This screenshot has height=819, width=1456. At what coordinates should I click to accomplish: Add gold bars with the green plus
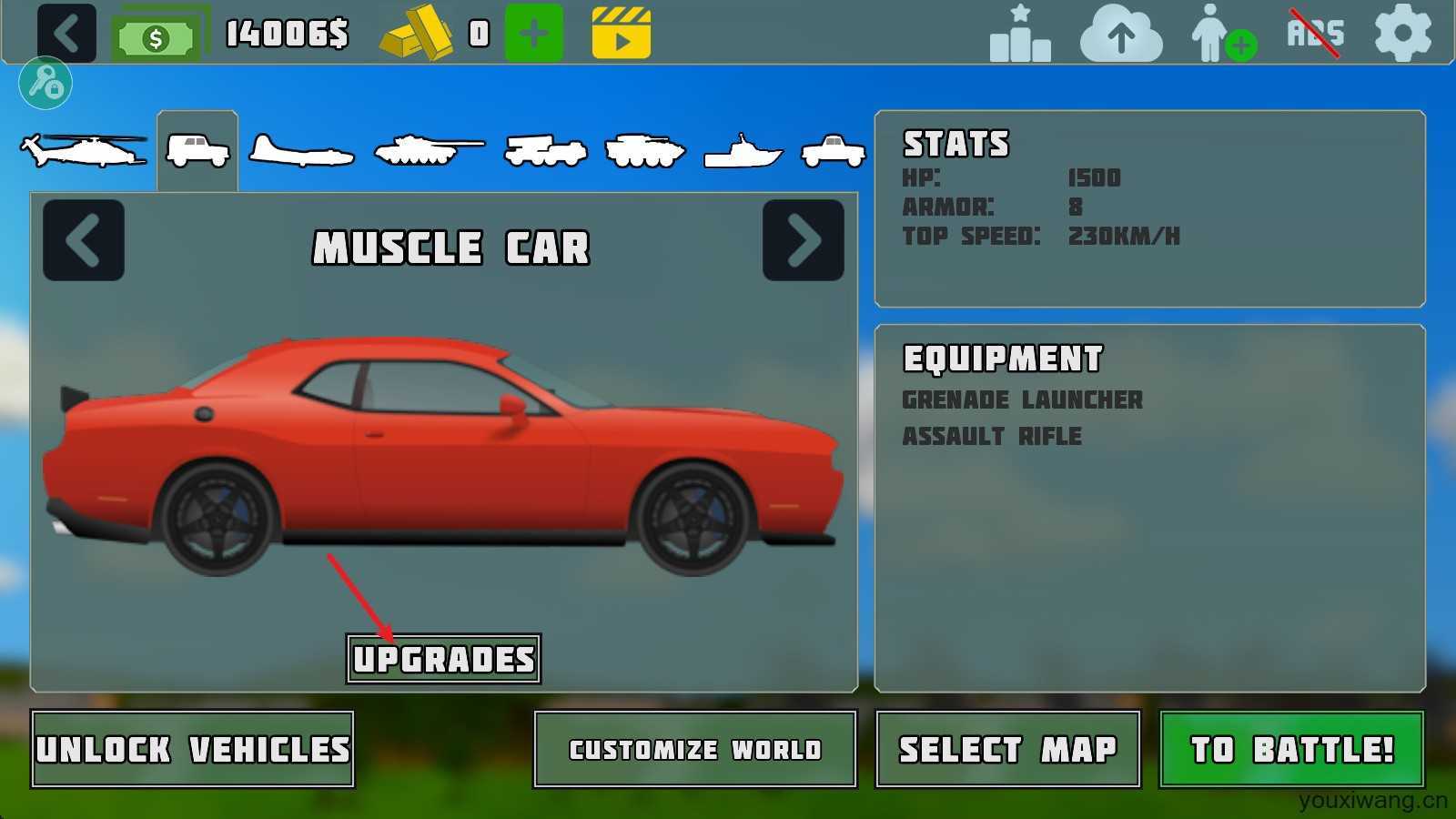[534, 34]
